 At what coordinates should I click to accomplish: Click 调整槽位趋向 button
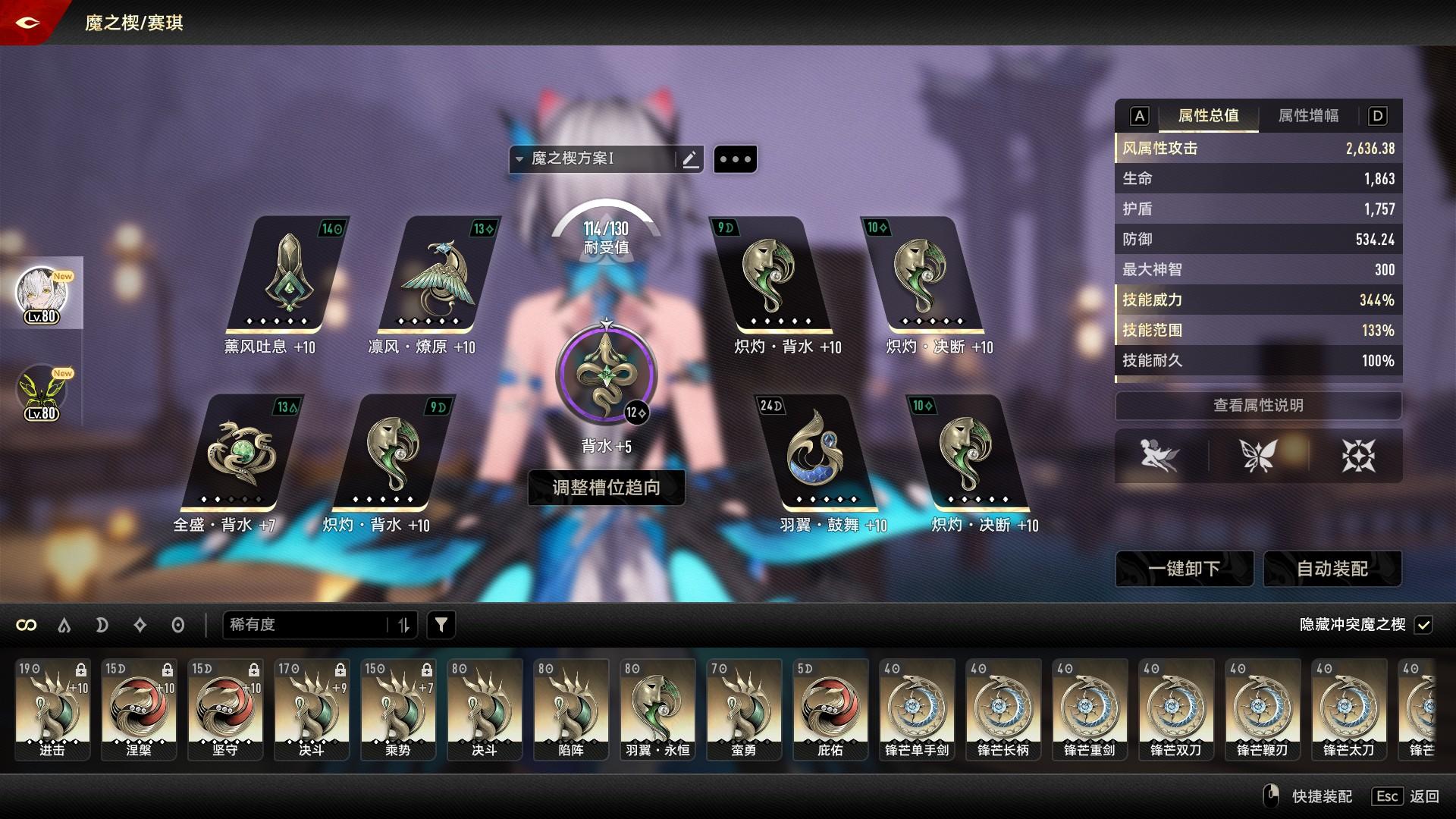[606, 488]
